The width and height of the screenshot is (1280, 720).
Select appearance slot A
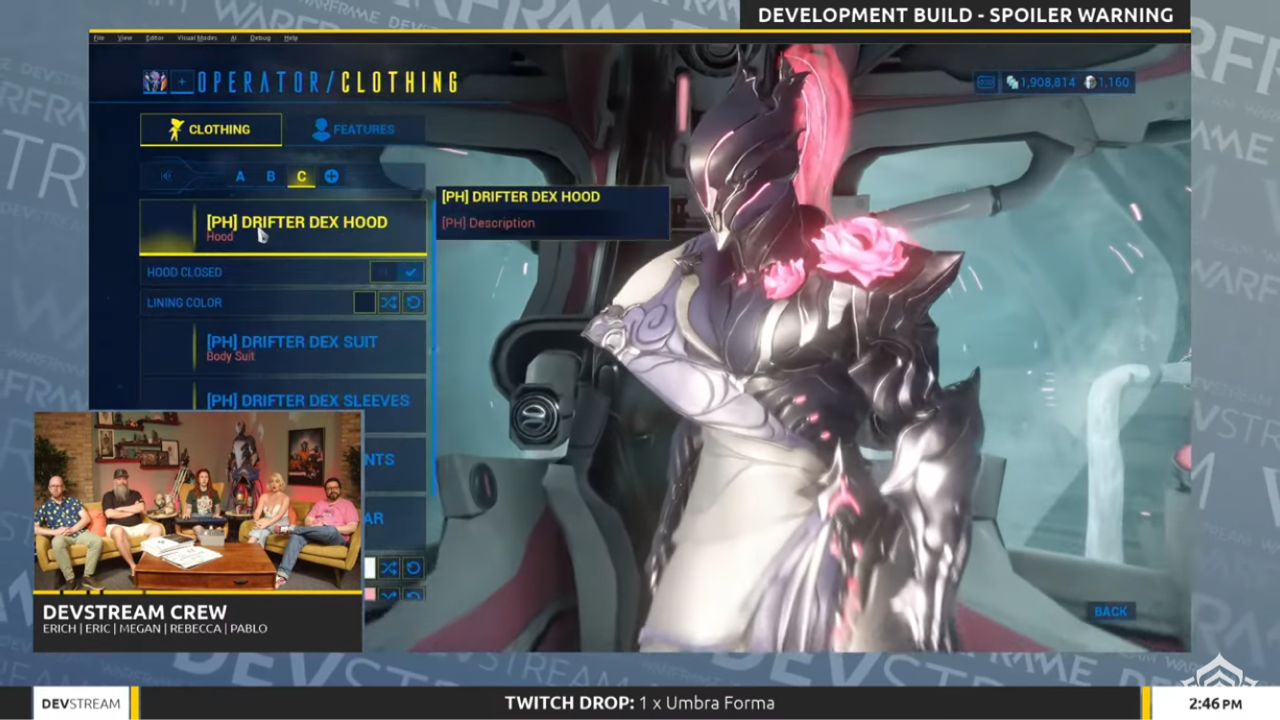(240, 176)
